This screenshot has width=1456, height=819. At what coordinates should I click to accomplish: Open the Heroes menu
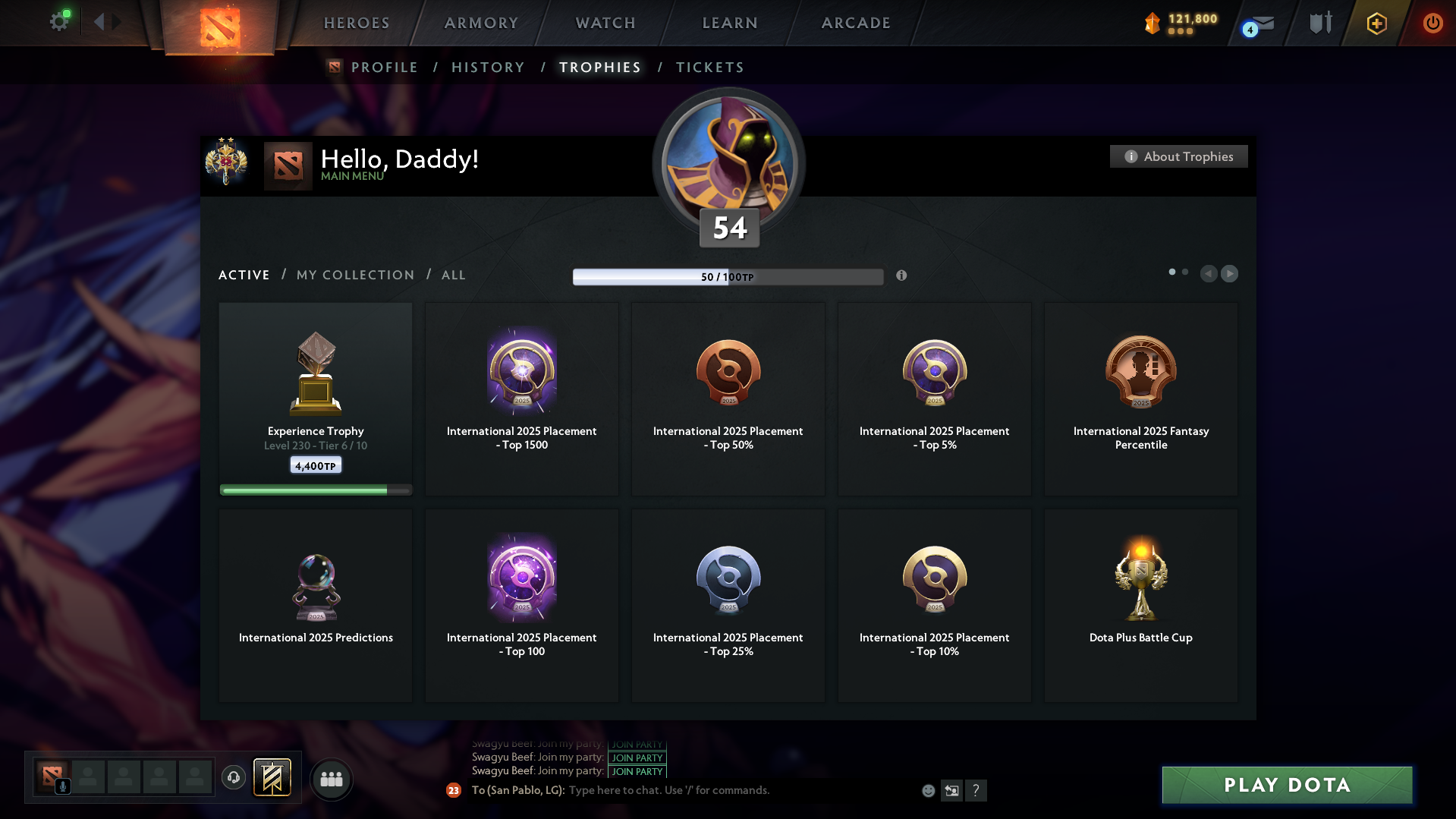[x=357, y=23]
